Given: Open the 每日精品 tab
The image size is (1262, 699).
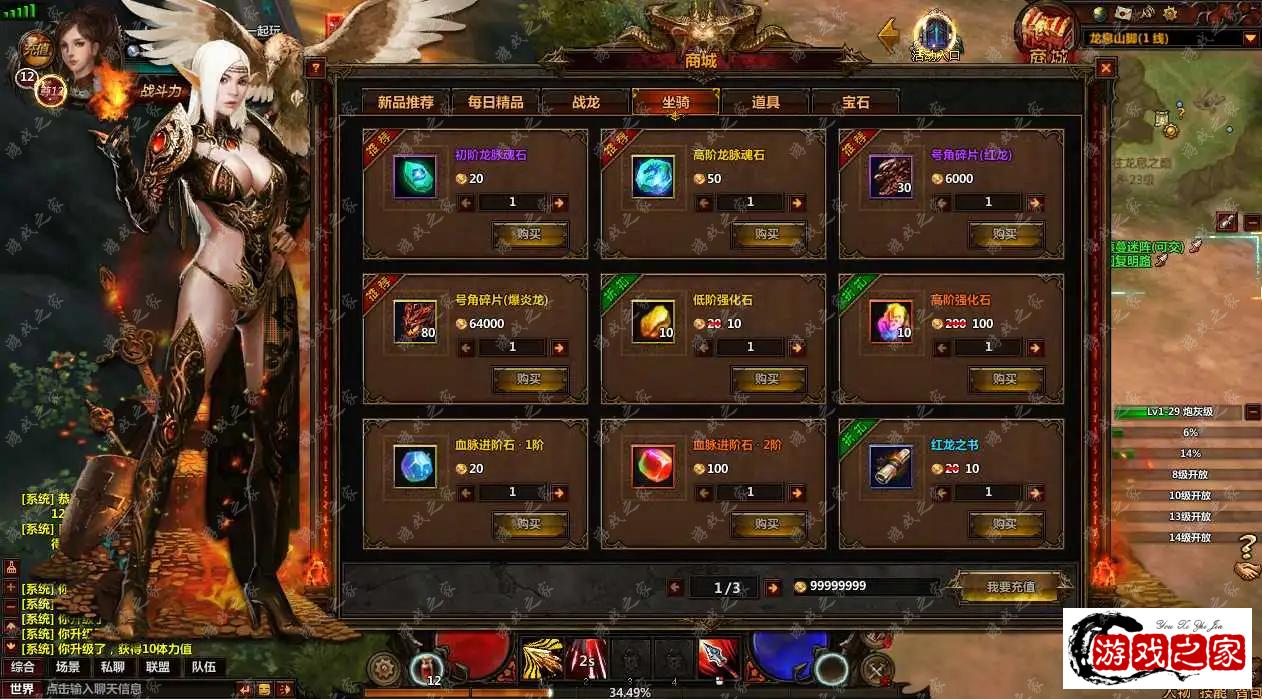Looking at the screenshot, I should click(x=495, y=102).
